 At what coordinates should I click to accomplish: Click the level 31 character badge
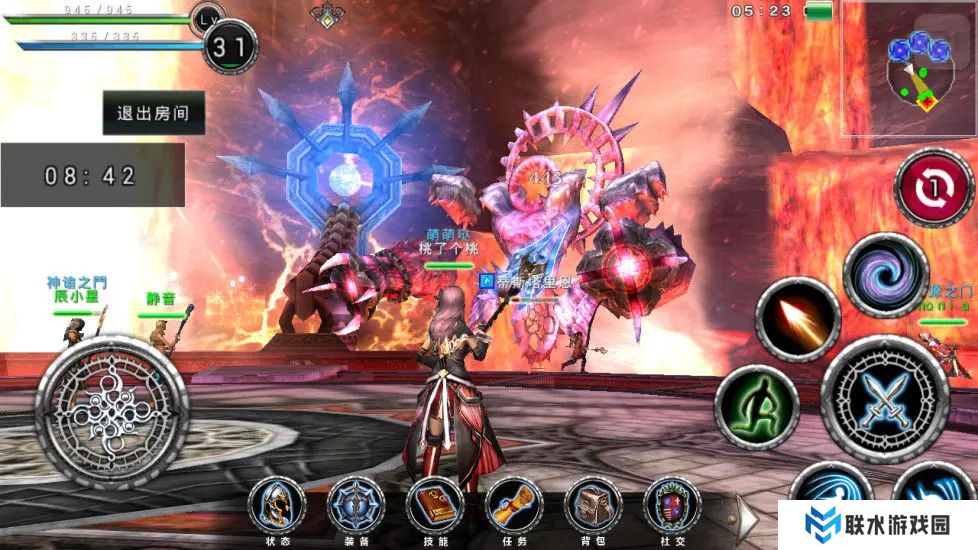229,46
